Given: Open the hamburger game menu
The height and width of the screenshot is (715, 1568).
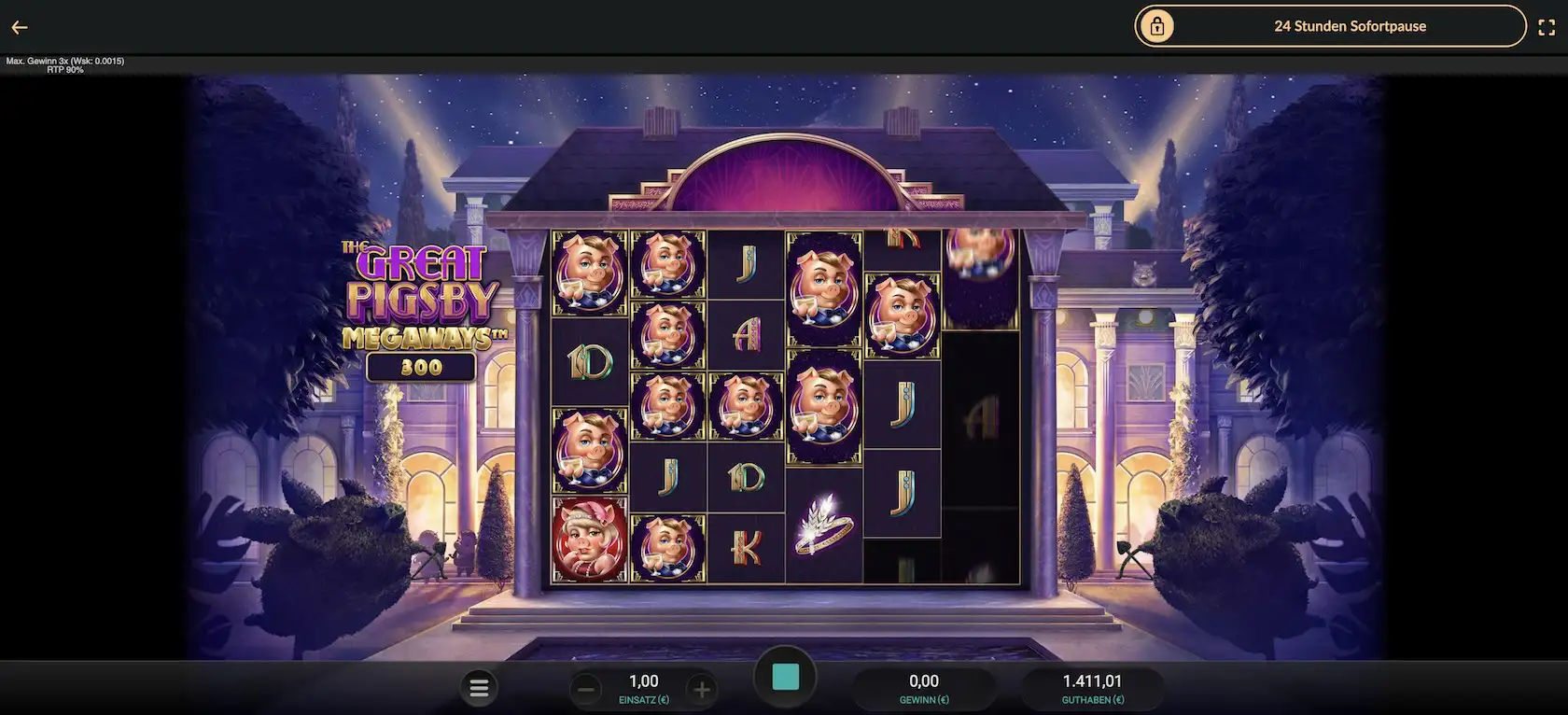Looking at the screenshot, I should click(479, 689).
